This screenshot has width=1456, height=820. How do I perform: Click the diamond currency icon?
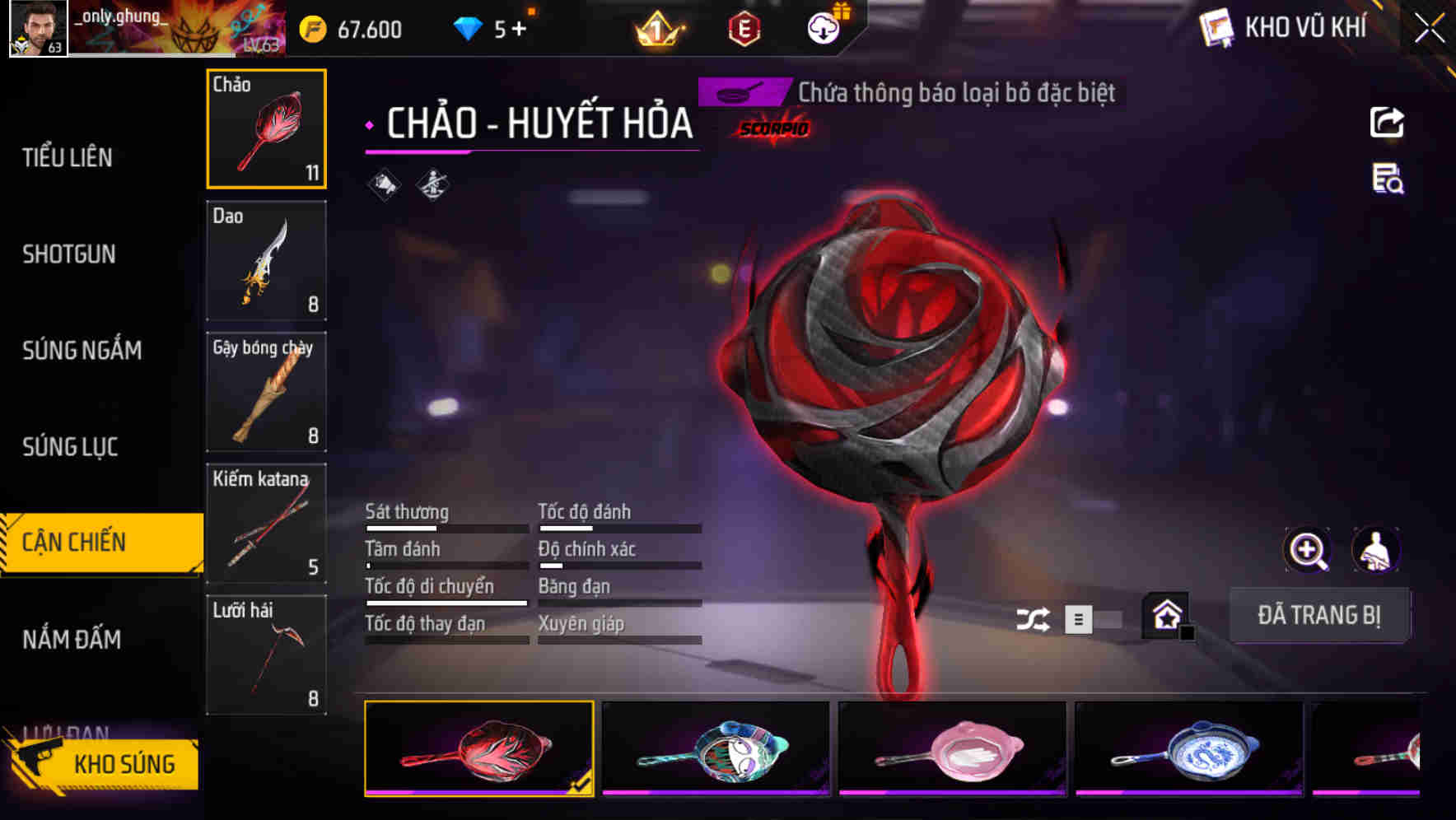point(466,27)
